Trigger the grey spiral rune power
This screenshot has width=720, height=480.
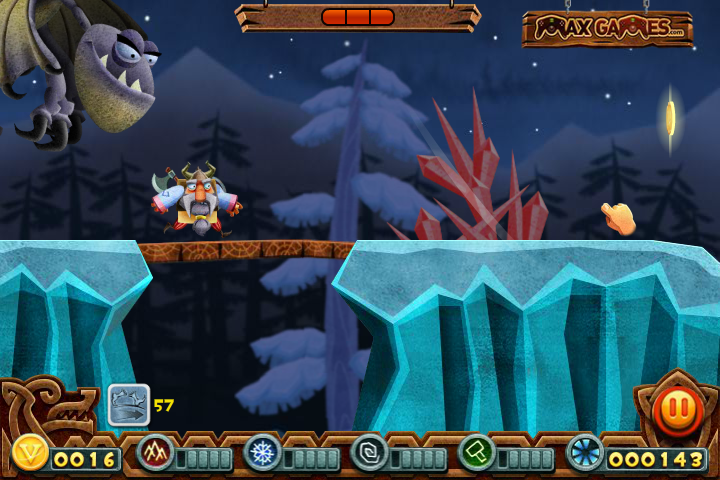pos(369,453)
